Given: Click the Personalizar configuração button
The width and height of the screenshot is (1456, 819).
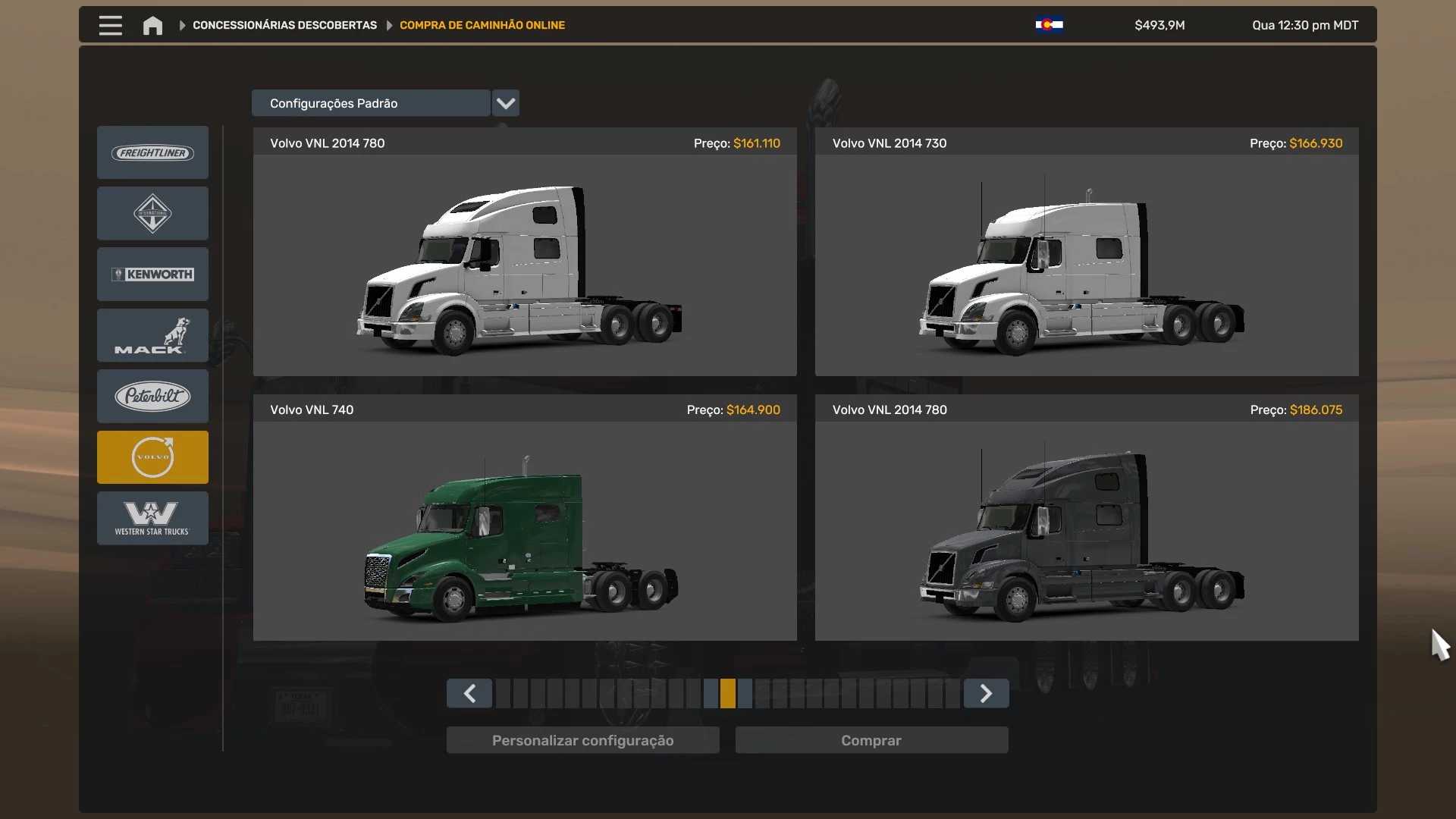Looking at the screenshot, I should [582, 740].
